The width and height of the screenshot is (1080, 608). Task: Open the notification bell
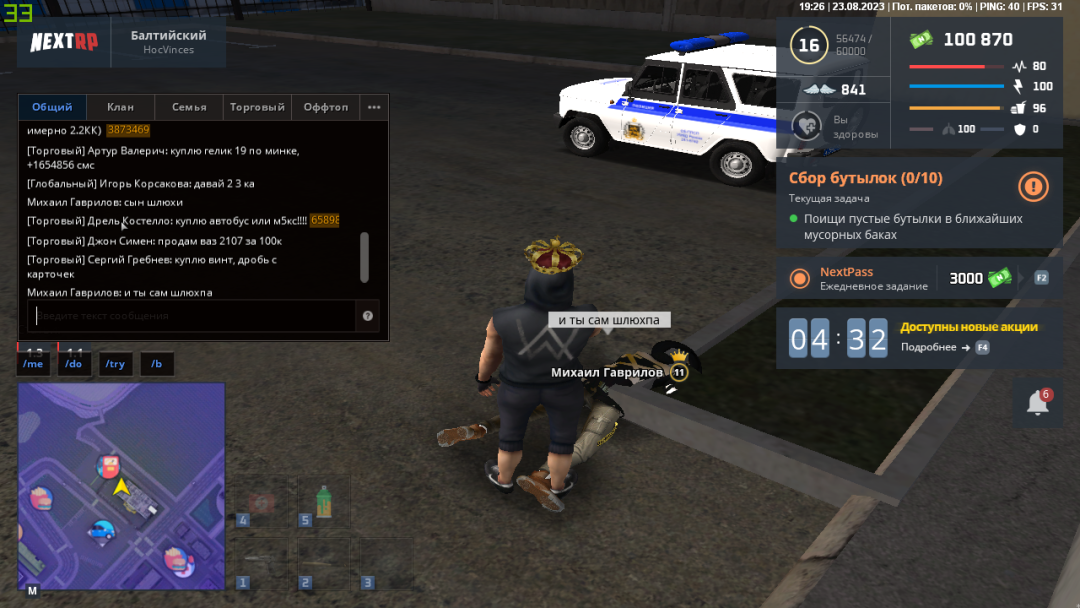tap(1038, 403)
